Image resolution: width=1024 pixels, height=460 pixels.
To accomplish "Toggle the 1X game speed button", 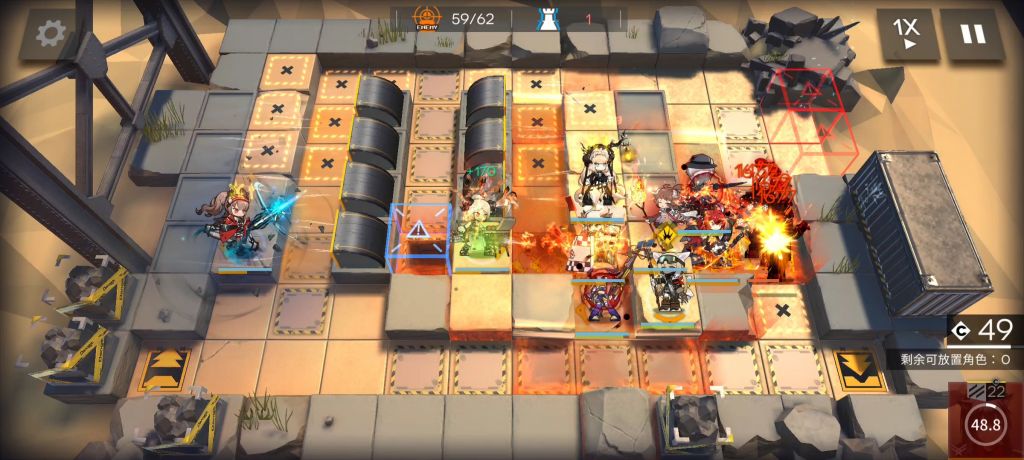I will coord(908,35).
